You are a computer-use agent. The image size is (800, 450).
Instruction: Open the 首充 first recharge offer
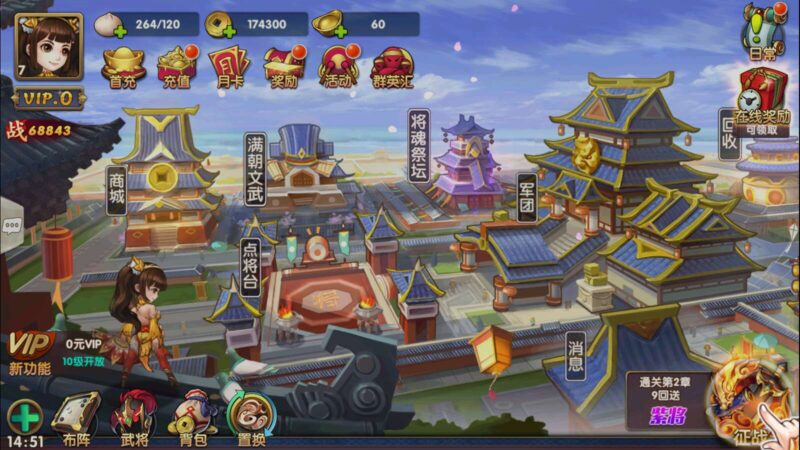(x=123, y=66)
